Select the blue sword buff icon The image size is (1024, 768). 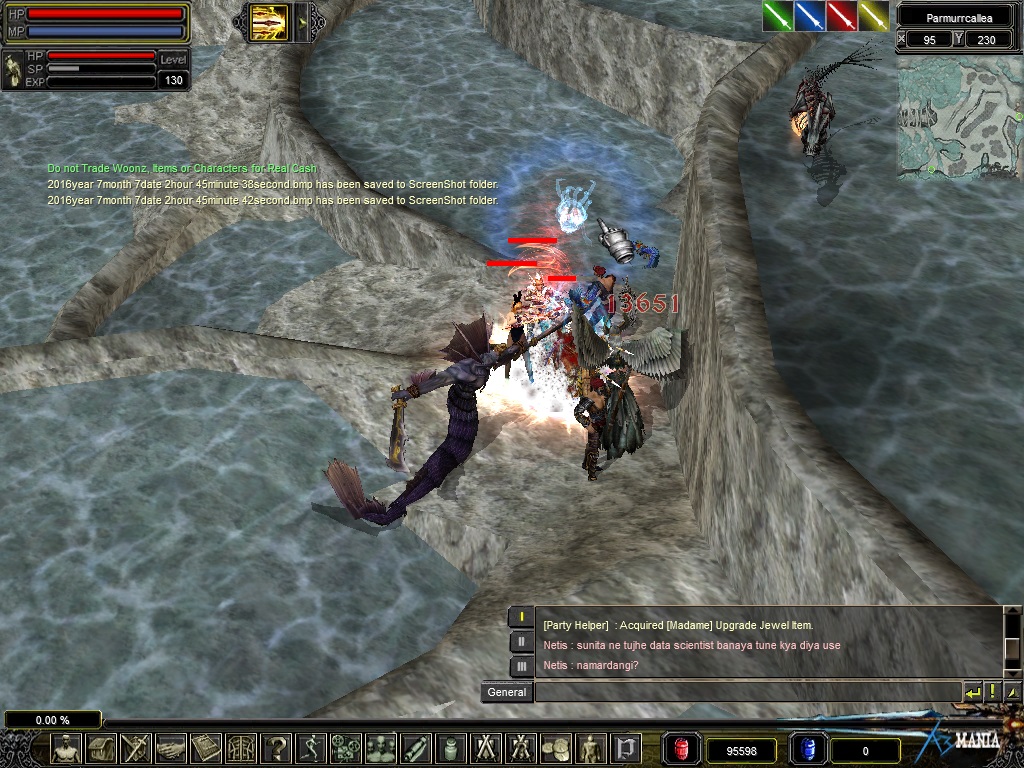tap(810, 16)
